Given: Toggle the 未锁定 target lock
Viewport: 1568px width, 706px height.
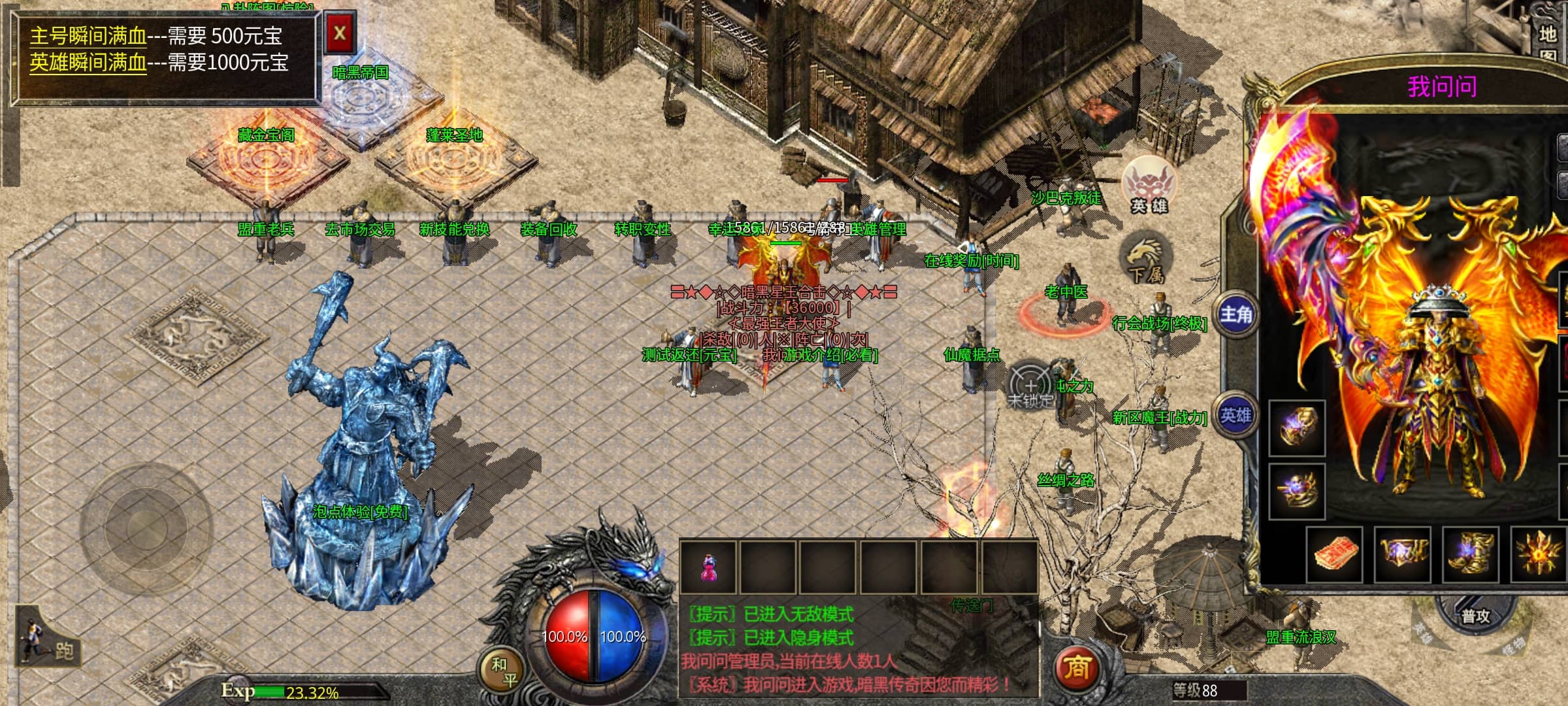Looking at the screenshot, I should coord(1030,386).
